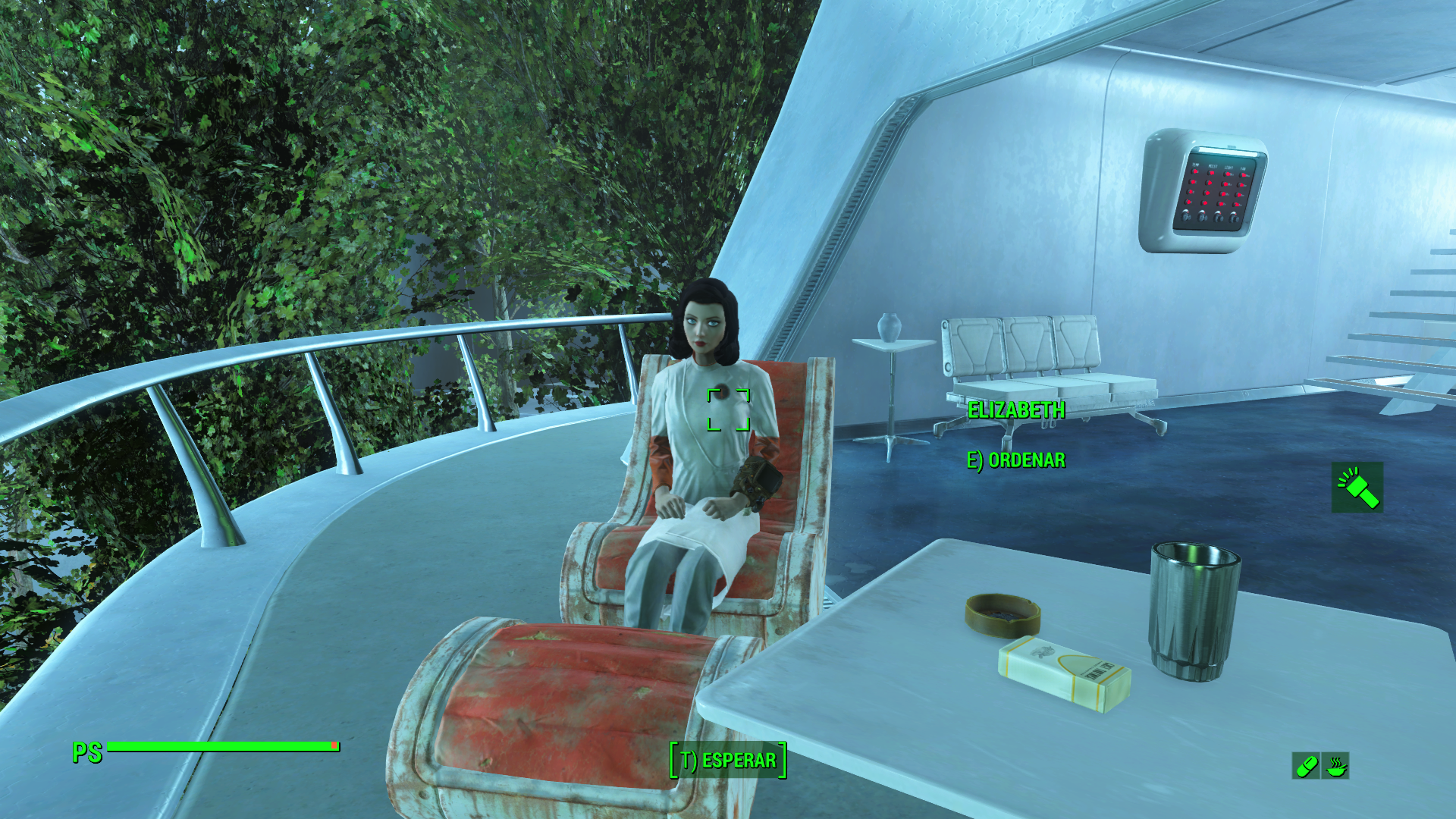Toggle the flashlight HUD icon
This screenshot has width=1456, height=819.
point(1357,487)
